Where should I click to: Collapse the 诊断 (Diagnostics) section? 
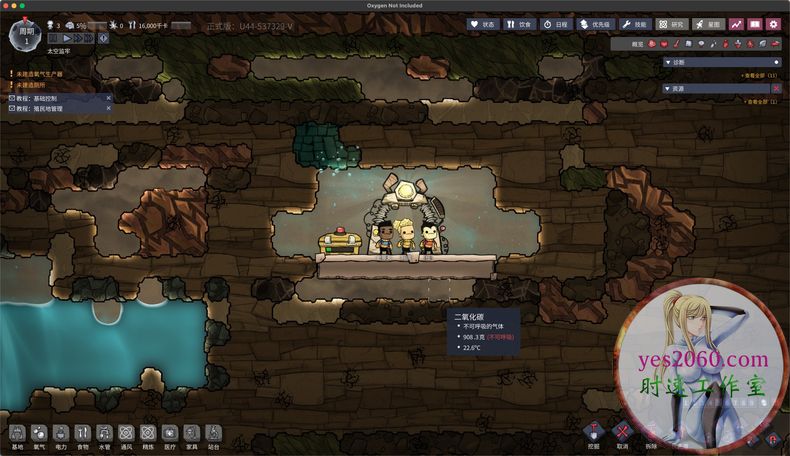click(x=668, y=62)
